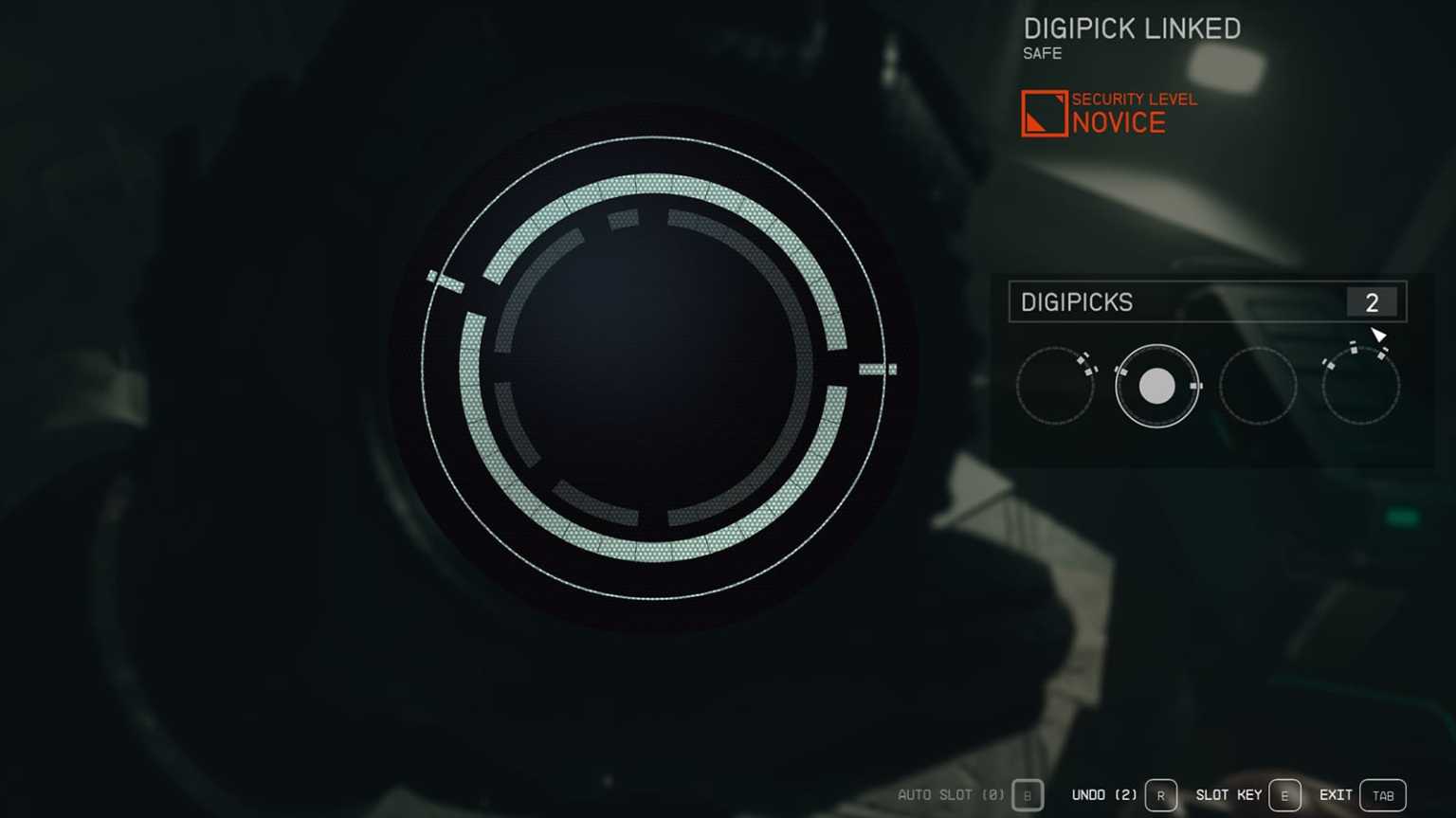Select the fourth digipick with key segments
Viewport: 1456px width, 818px height.
coord(1361,385)
